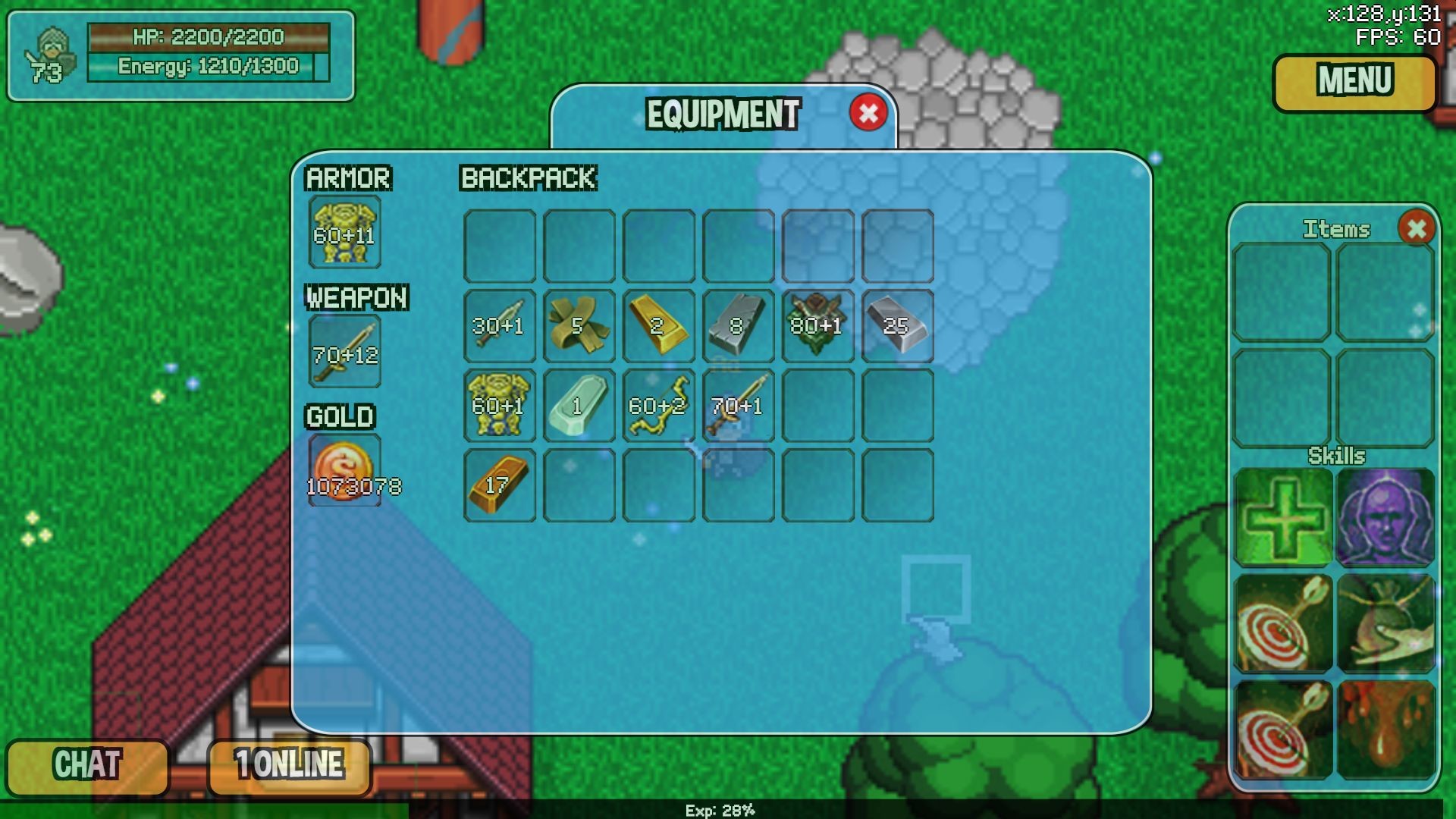Click the equipped weapon spear showing 70+12
This screenshot has height=819, width=1456.
pyautogui.click(x=344, y=351)
